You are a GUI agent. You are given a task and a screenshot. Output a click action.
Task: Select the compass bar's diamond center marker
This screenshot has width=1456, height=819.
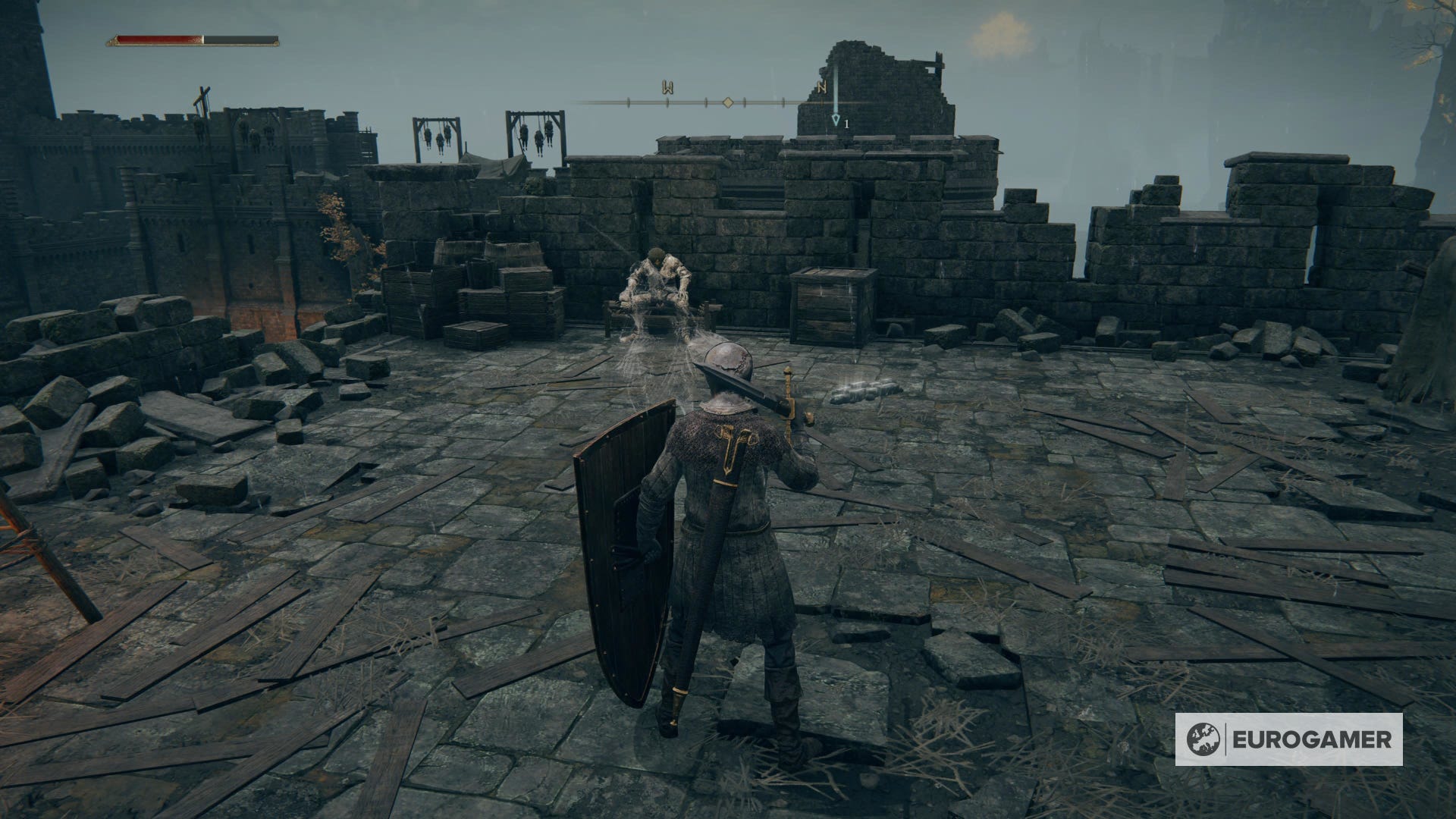(x=727, y=102)
